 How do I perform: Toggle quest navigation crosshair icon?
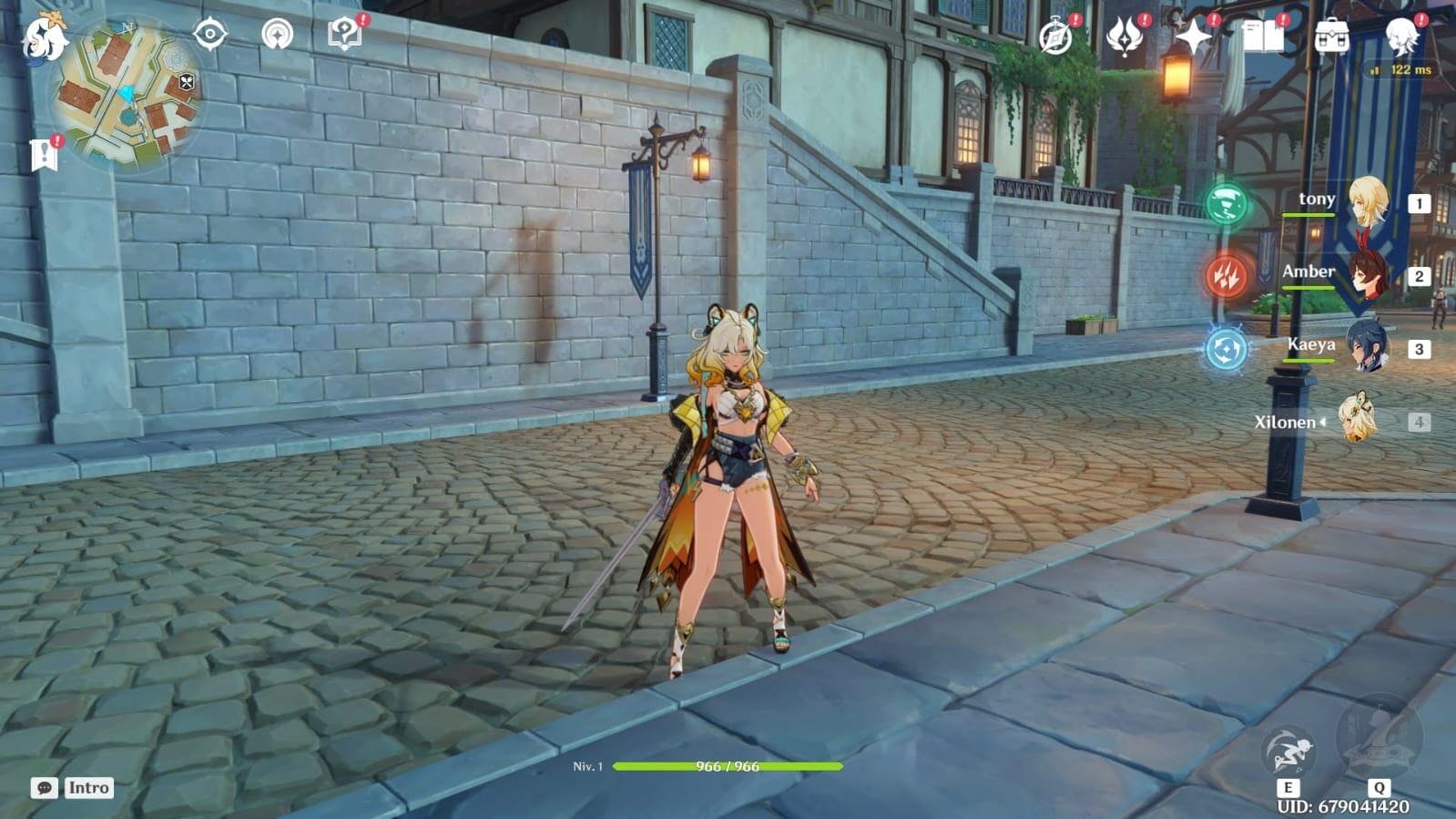210,35
